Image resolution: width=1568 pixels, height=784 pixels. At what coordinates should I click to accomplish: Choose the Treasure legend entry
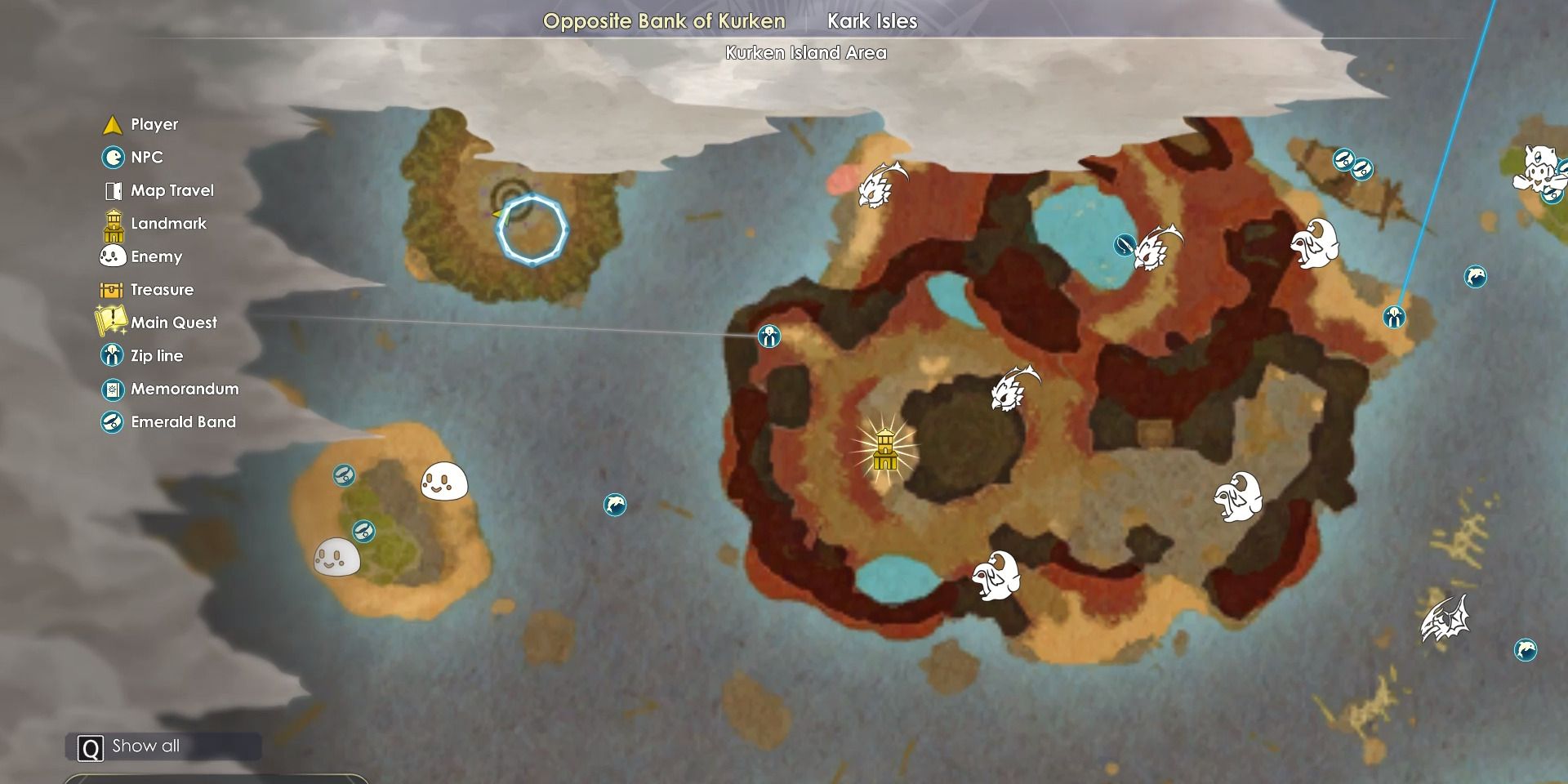pos(162,290)
